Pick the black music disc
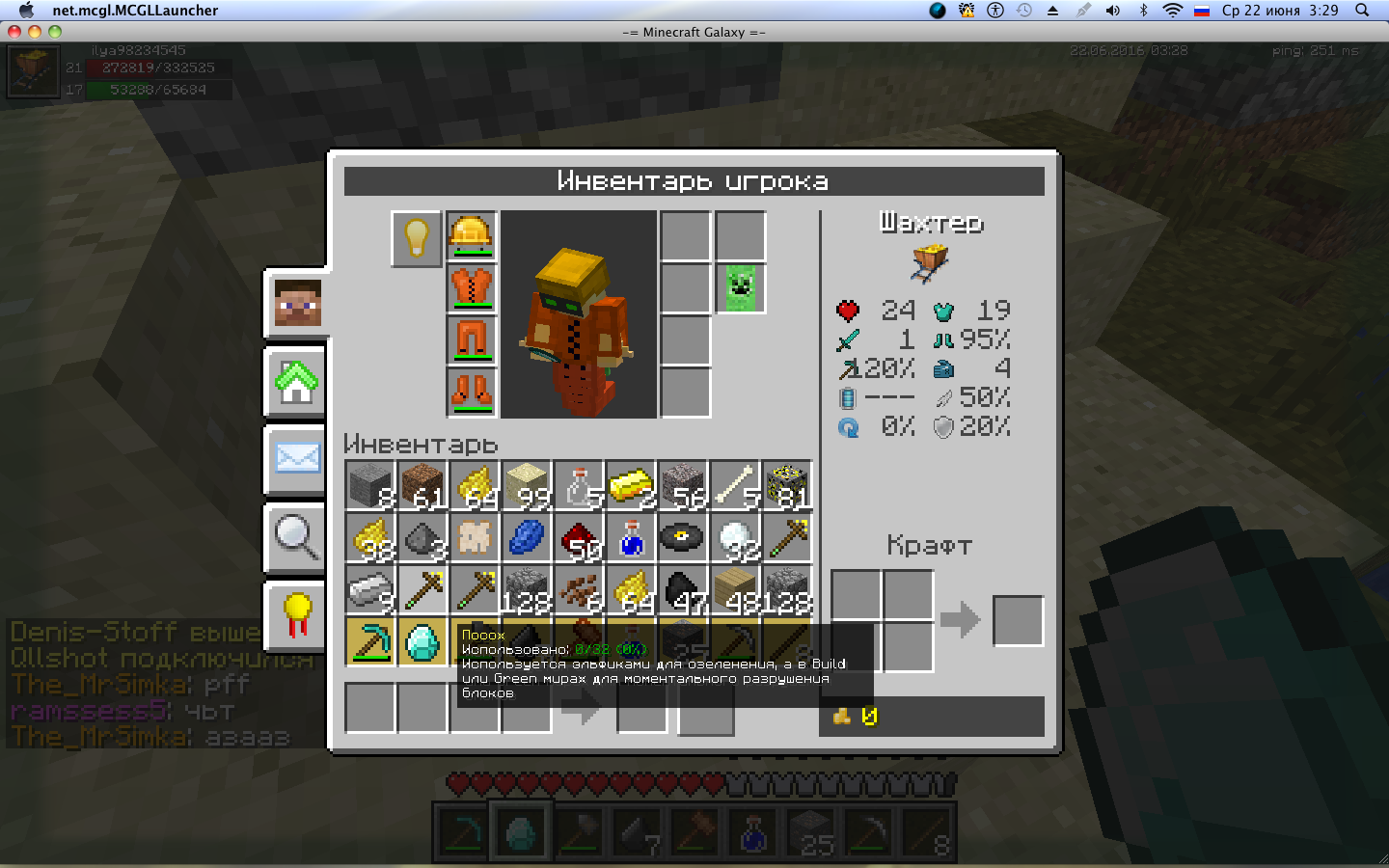 [683, 537]
